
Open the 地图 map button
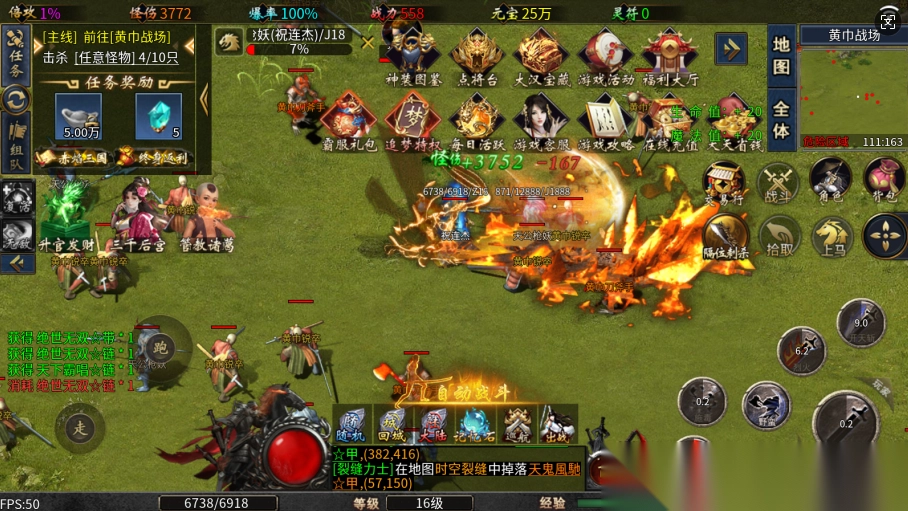(782, 55)
